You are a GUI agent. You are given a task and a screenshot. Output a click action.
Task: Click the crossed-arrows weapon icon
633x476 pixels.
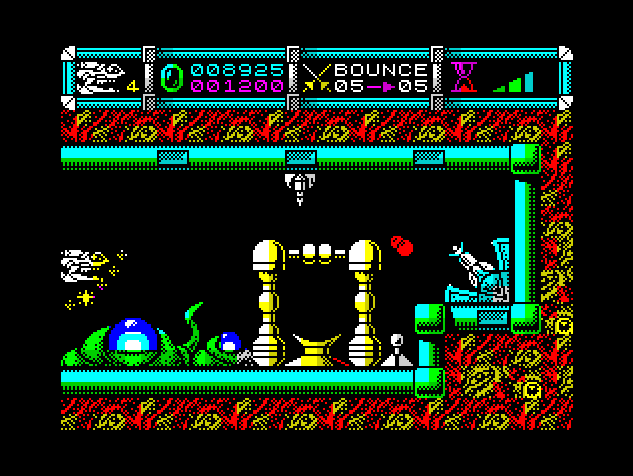[318, 78]
